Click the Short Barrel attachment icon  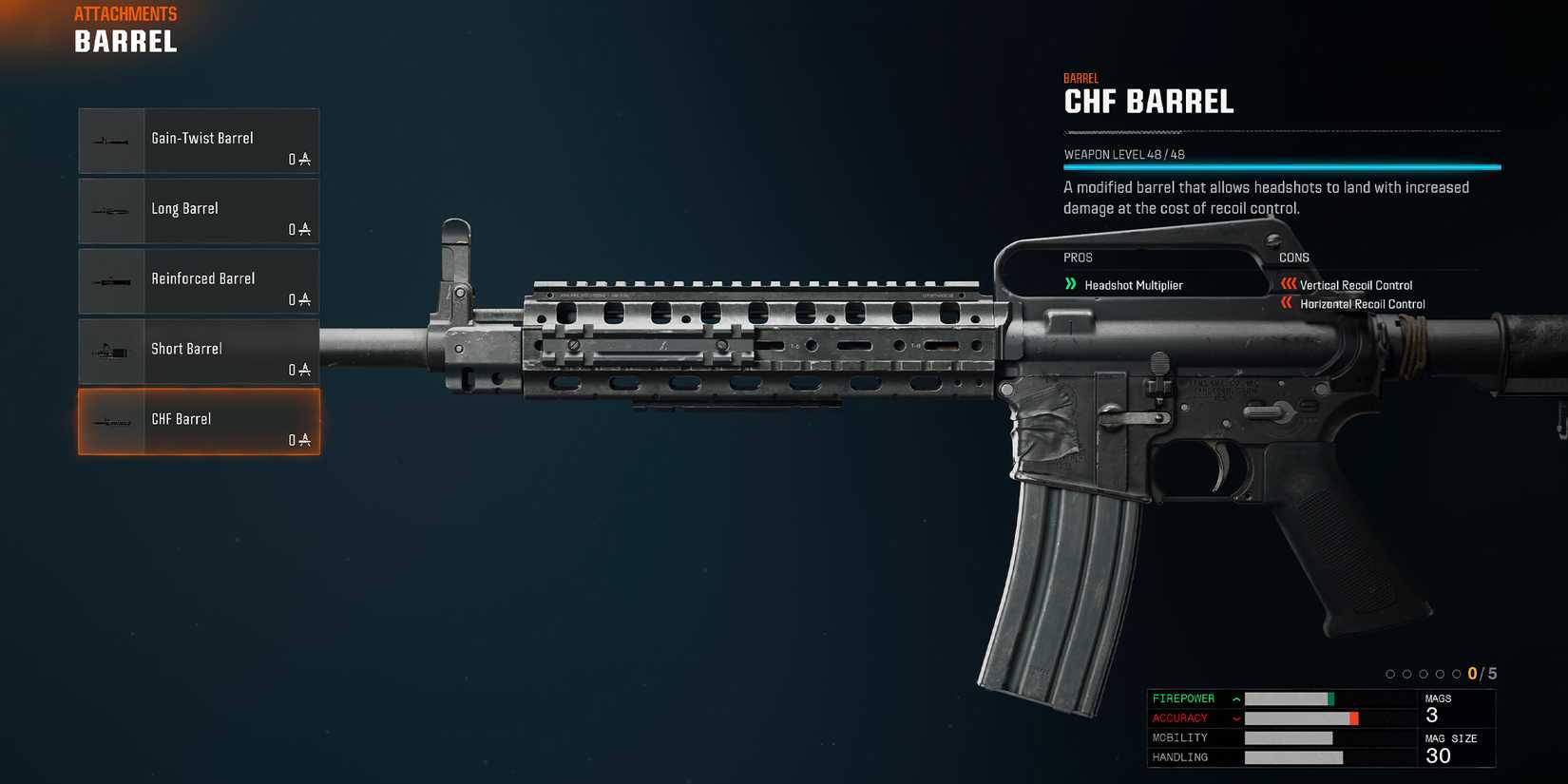[111, 352]
